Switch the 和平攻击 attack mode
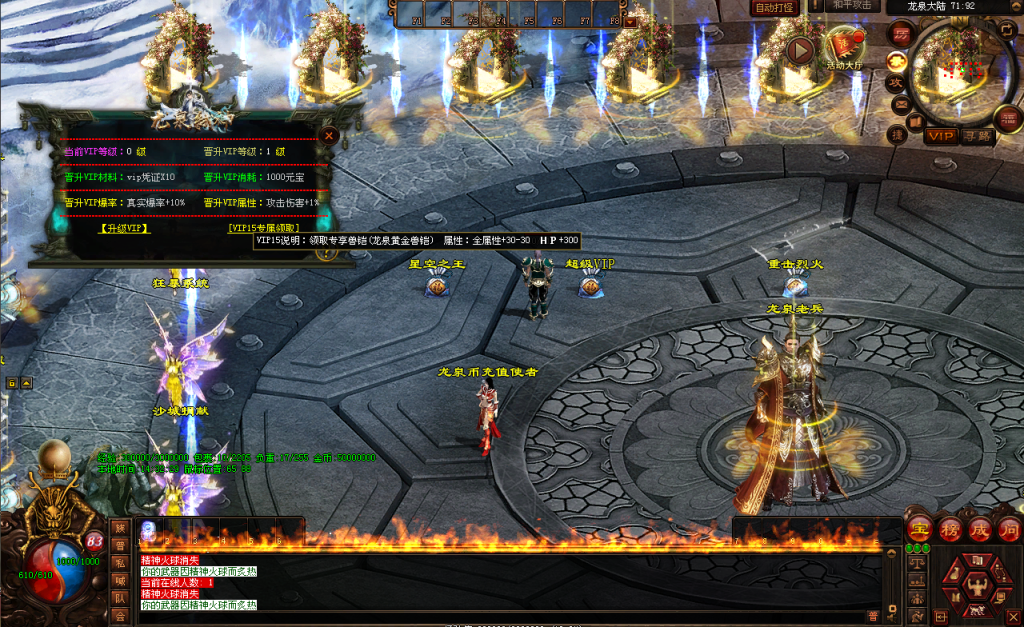1024x627 pixels. click(854, 6)
